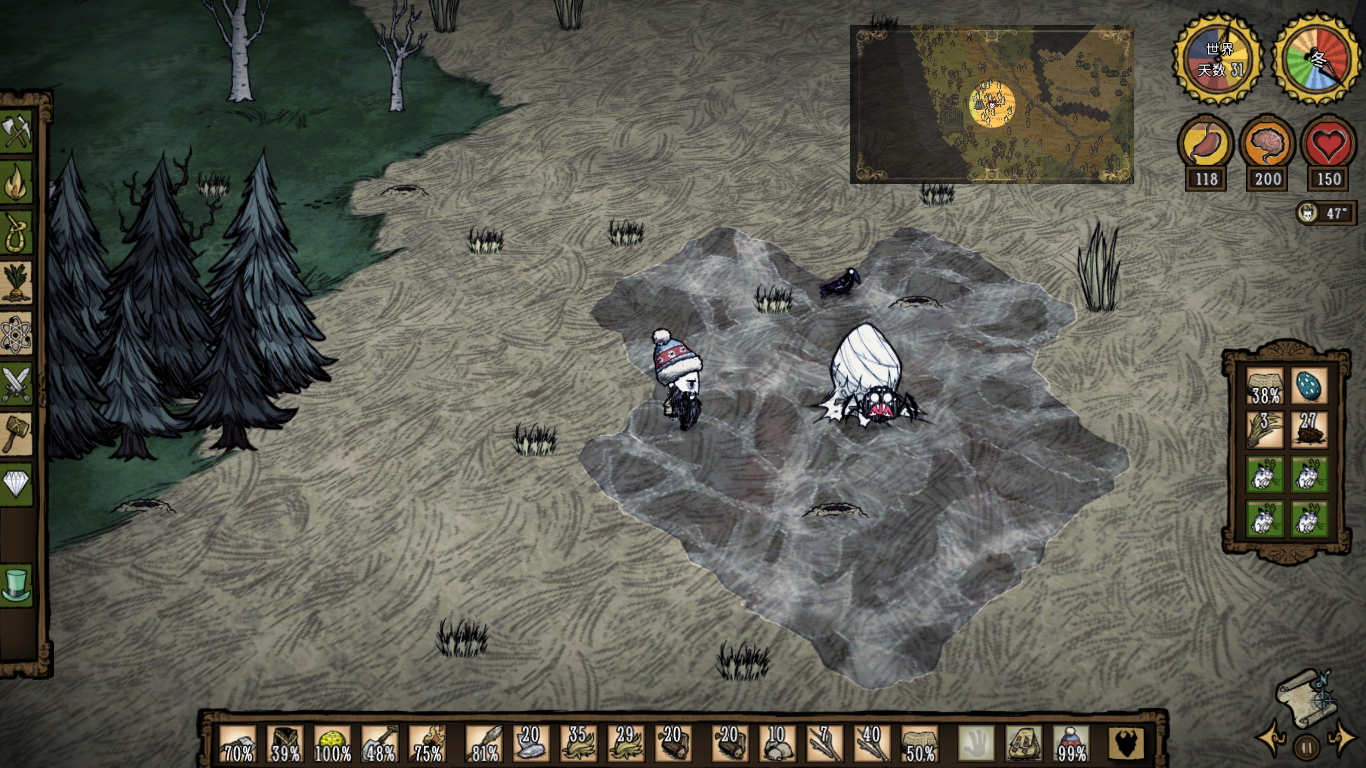
Task: Pick the pine cone stack of 27
Action: 1309,430
